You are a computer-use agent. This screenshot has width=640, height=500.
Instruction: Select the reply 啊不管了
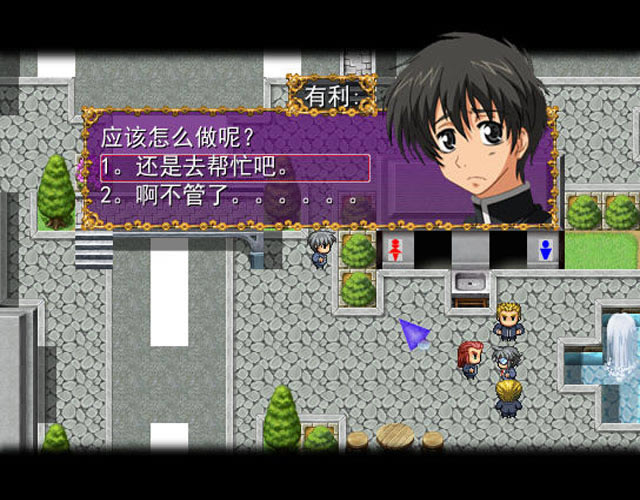click(232, 200)
